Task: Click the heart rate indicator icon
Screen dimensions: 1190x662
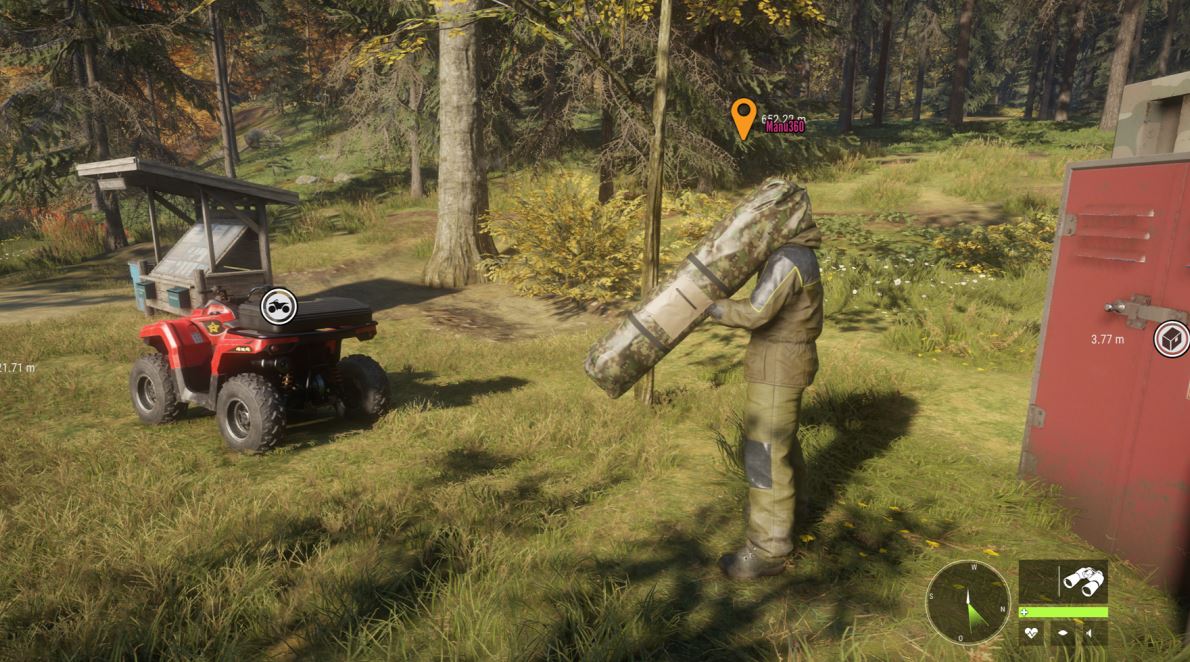Action: pos(1033,633)
